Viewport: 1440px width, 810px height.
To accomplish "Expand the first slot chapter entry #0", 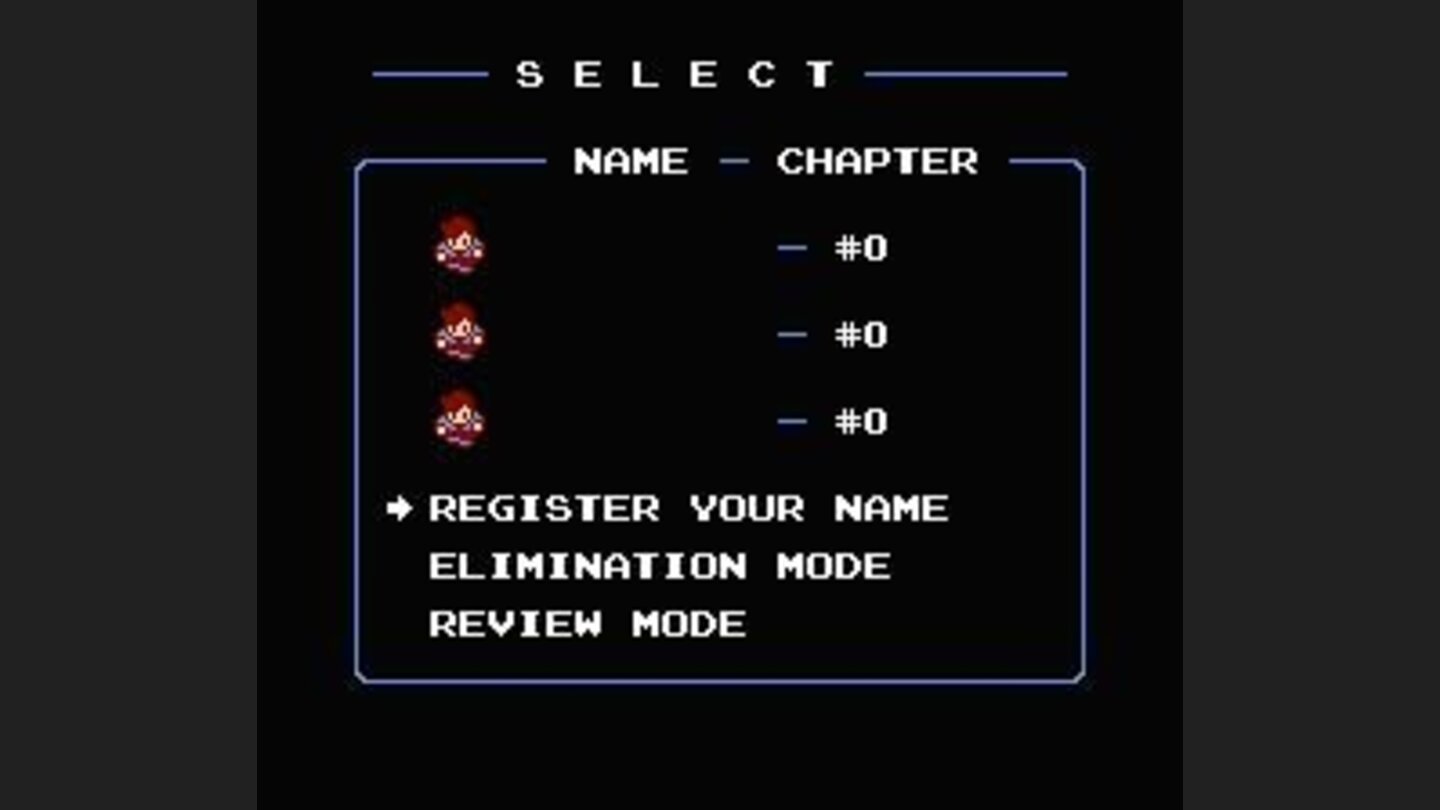I will point(857,248).
